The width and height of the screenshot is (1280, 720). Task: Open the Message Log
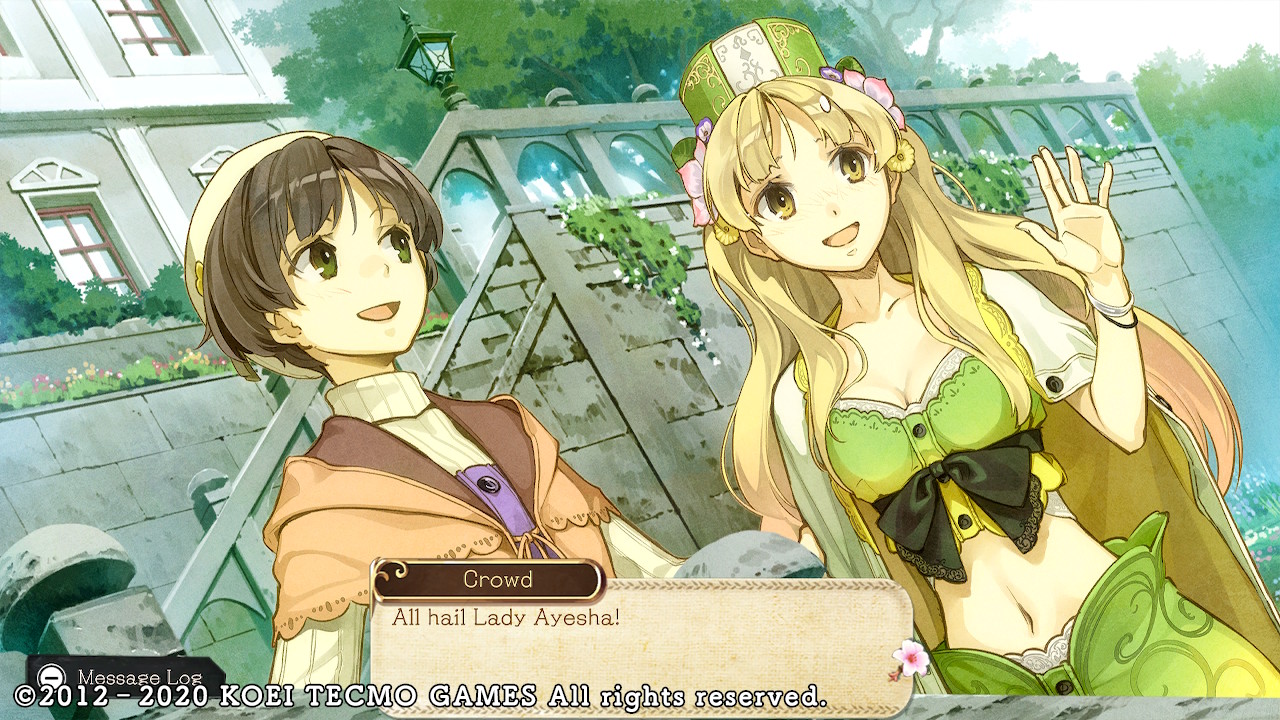(x=124, y=675)
